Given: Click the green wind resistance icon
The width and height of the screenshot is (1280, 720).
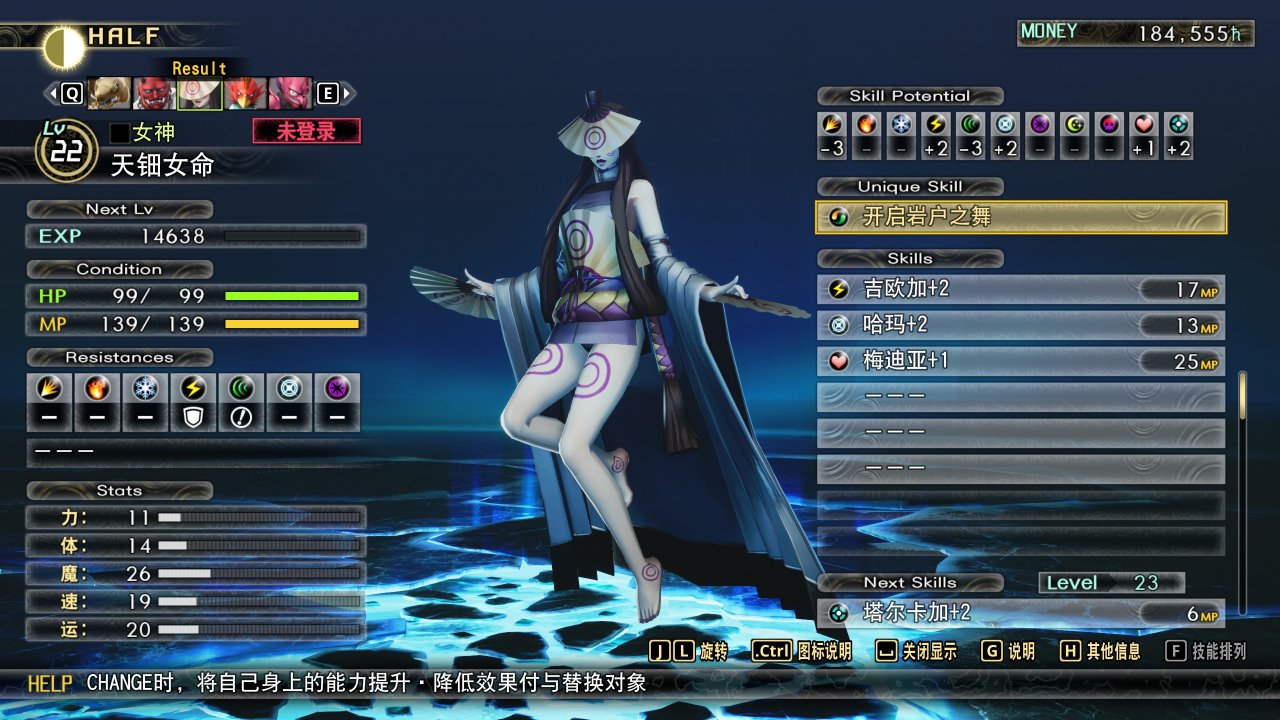Looking at the screenshot, I should pyautogui.click(x=241, y=389).
